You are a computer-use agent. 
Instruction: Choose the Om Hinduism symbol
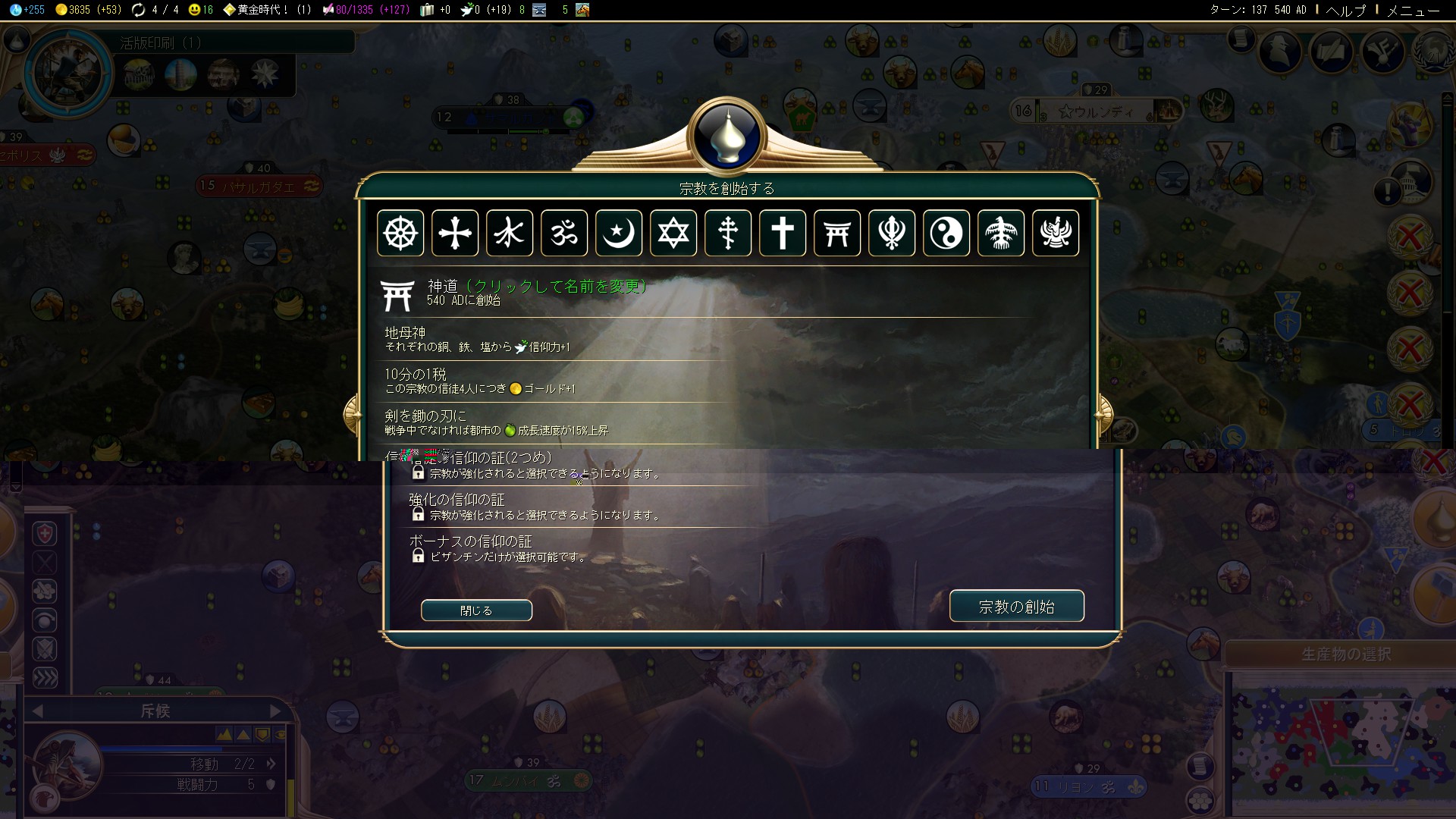pyautogui.click(x=564, y=233)
